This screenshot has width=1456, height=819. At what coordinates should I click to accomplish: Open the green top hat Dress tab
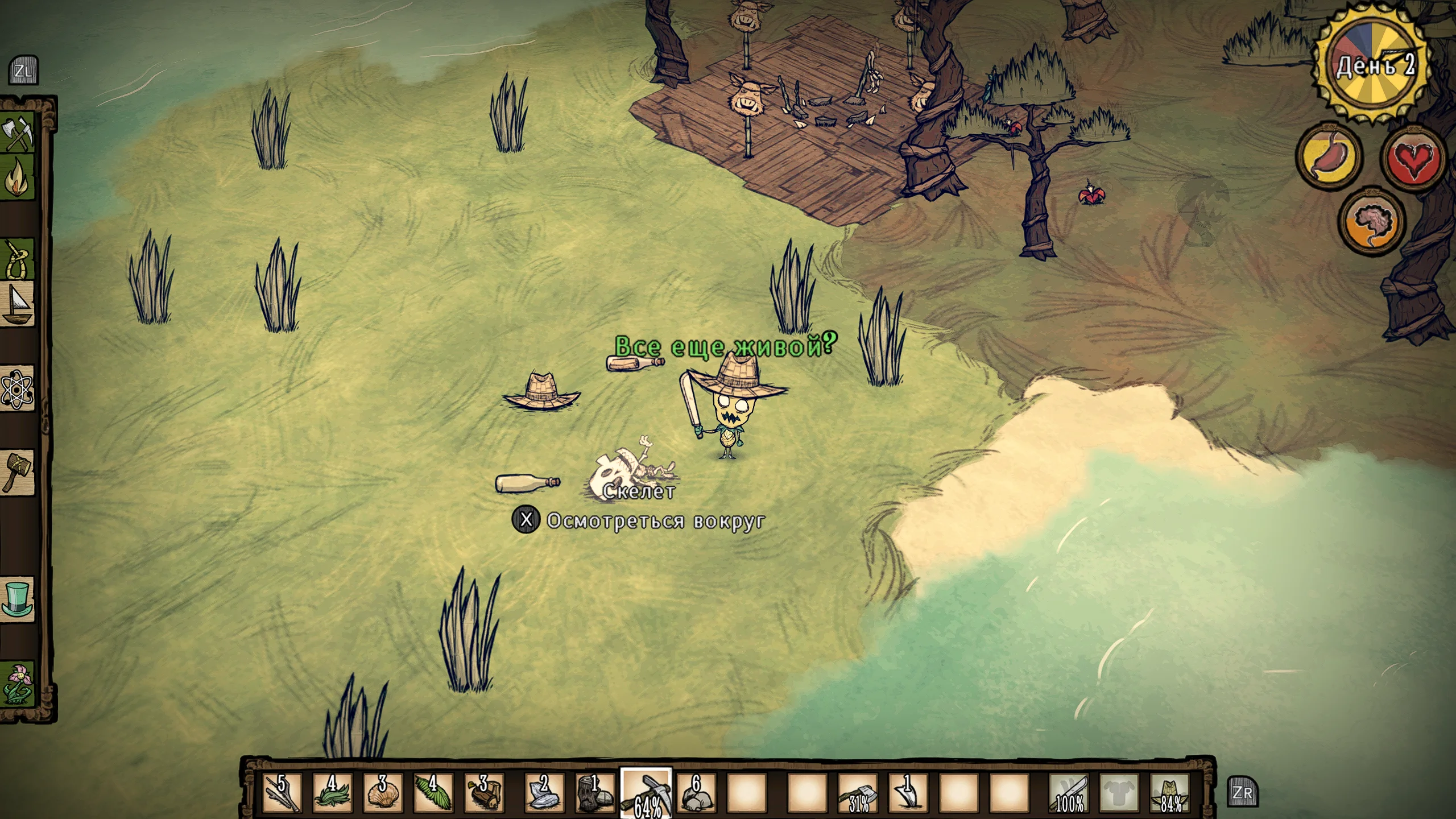18,599
